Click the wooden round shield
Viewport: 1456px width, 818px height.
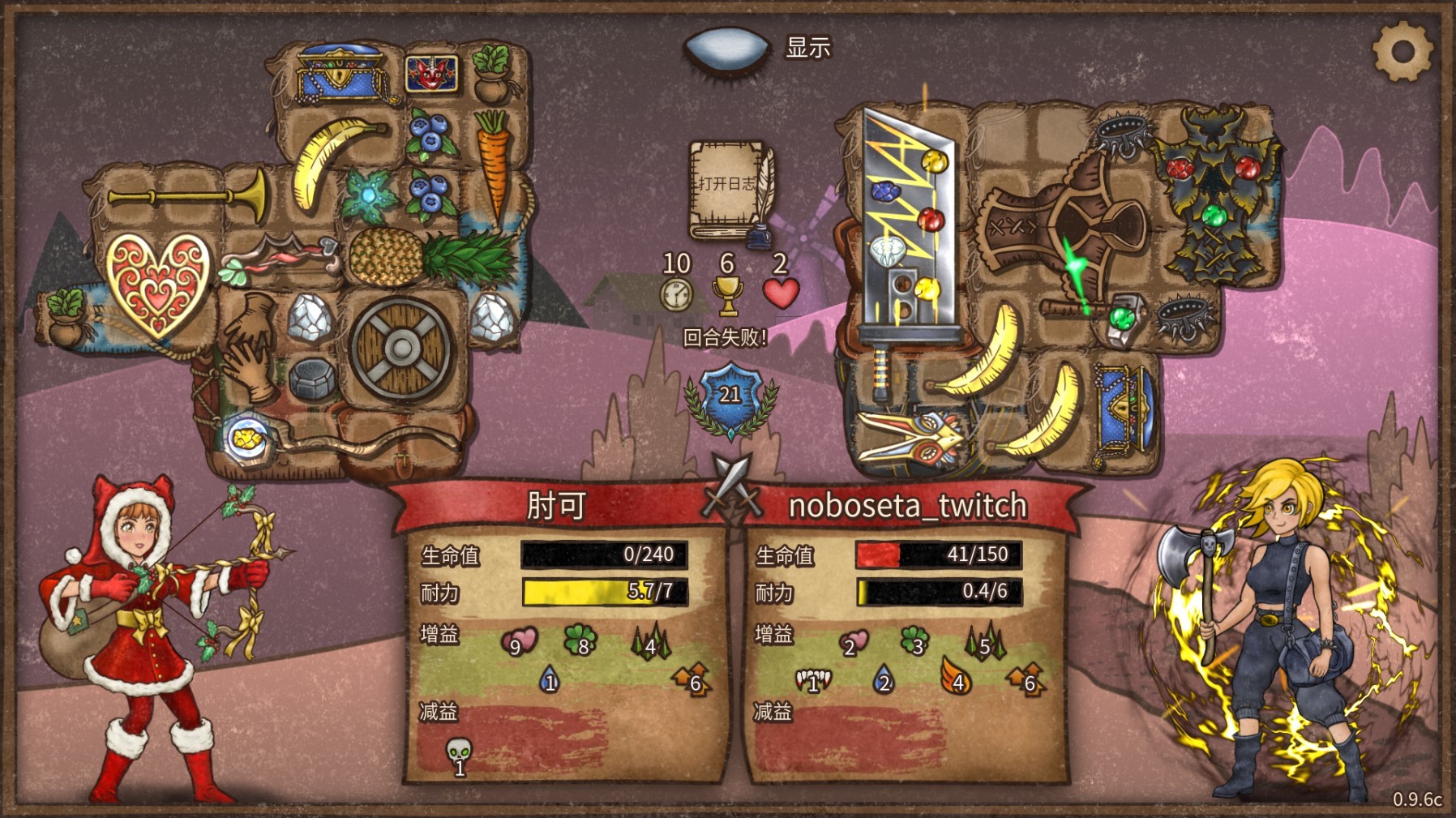[401, 349]
